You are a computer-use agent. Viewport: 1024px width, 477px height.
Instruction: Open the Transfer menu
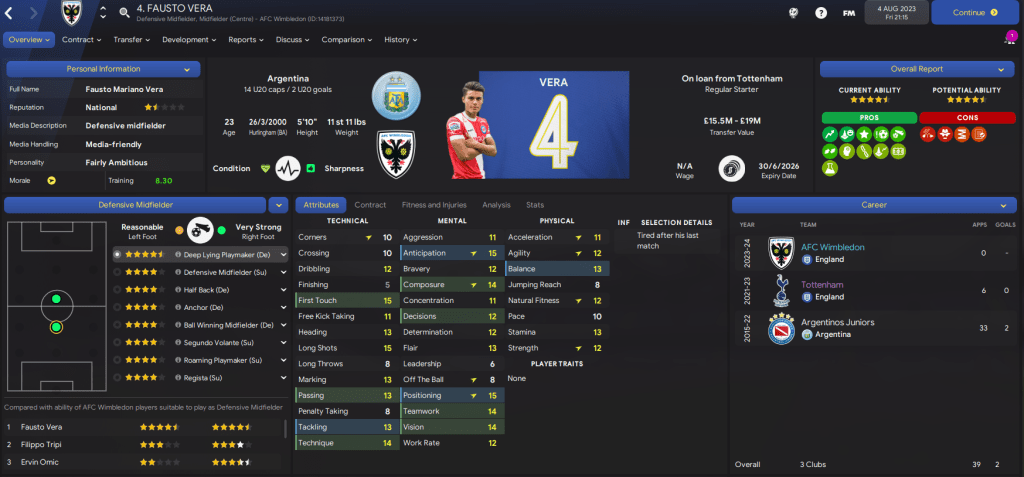131,40
